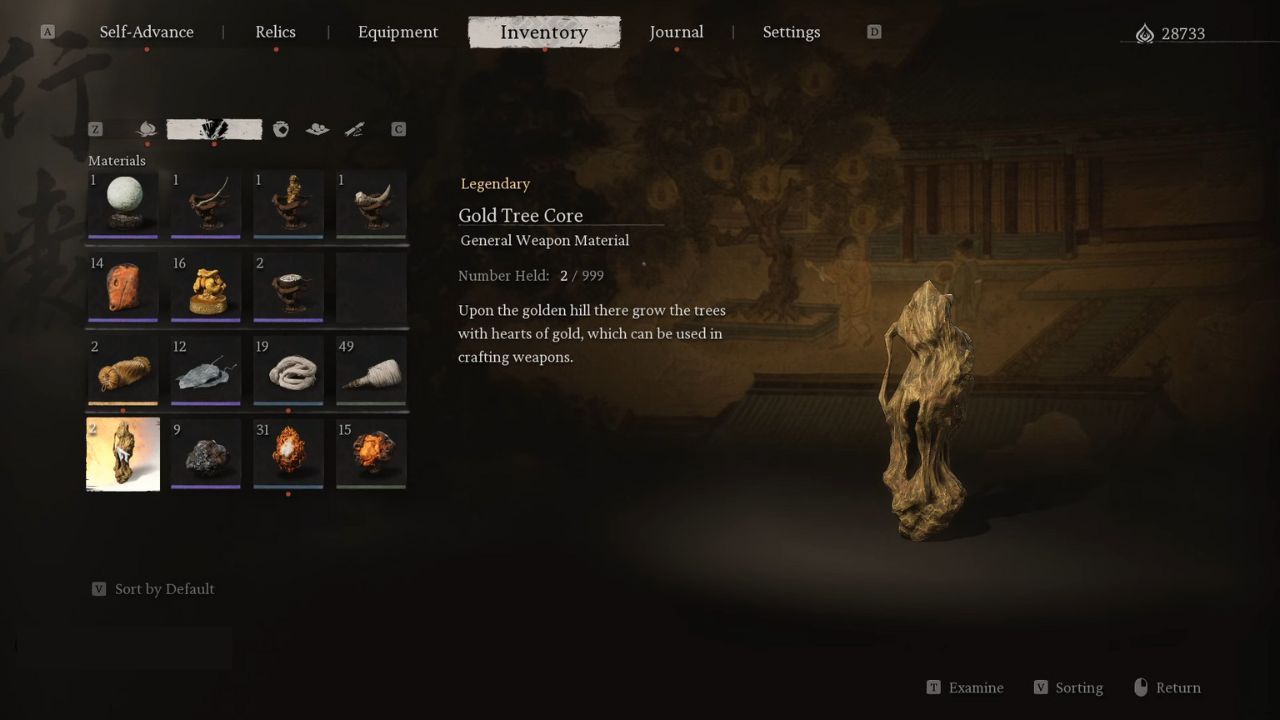Select the Relics navigation entry

275,32
